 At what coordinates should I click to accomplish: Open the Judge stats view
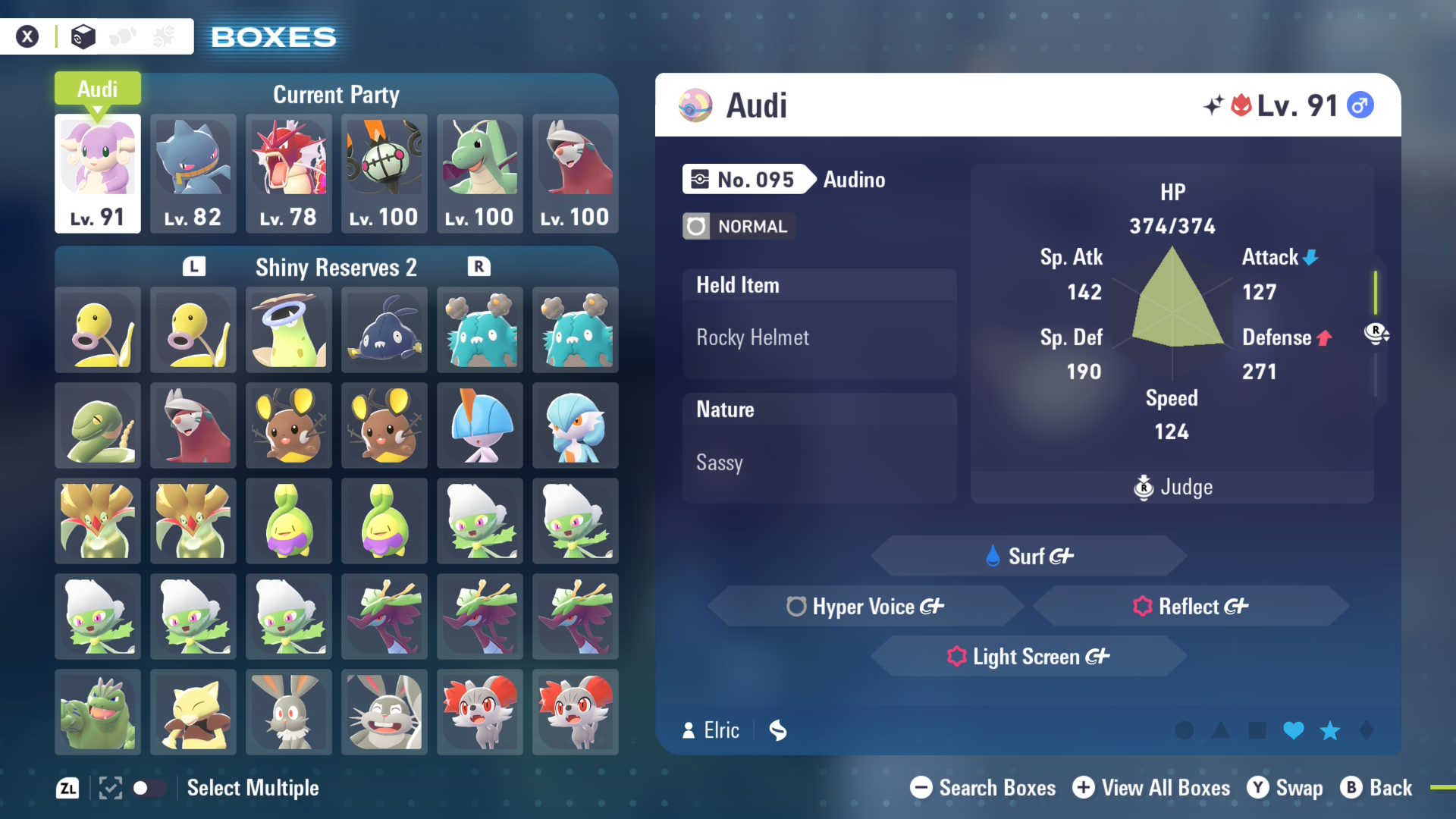point(1172,487)
